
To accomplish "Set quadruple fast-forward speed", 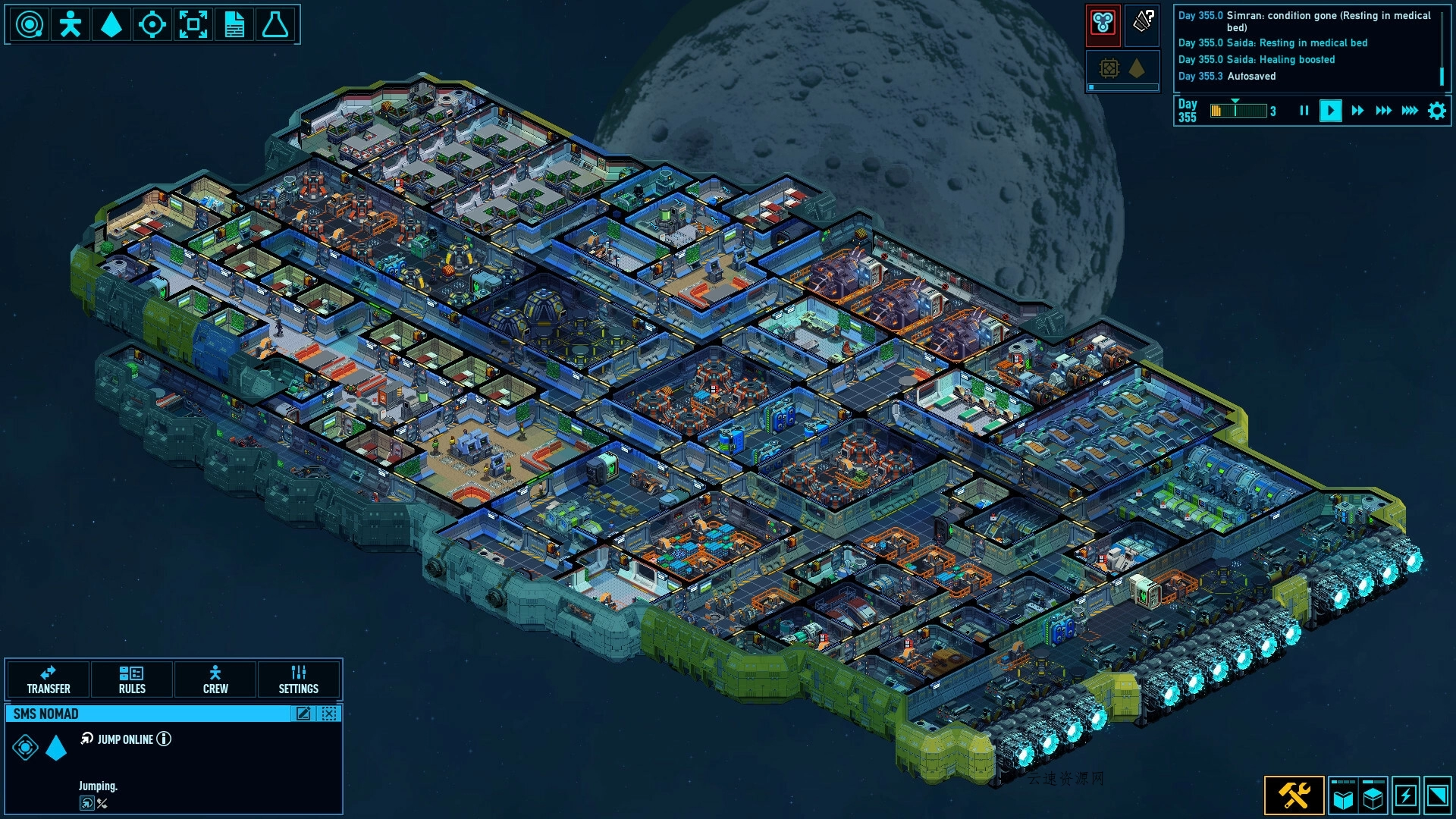I will 1410,111.
